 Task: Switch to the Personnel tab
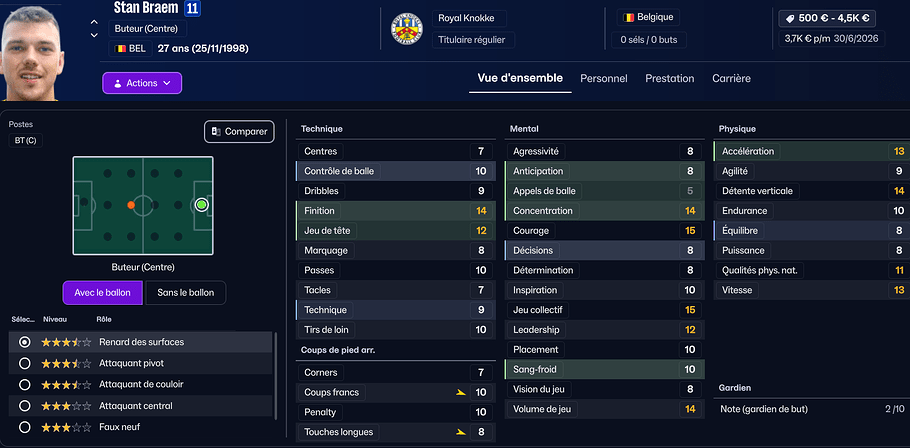tap(604, 78)
